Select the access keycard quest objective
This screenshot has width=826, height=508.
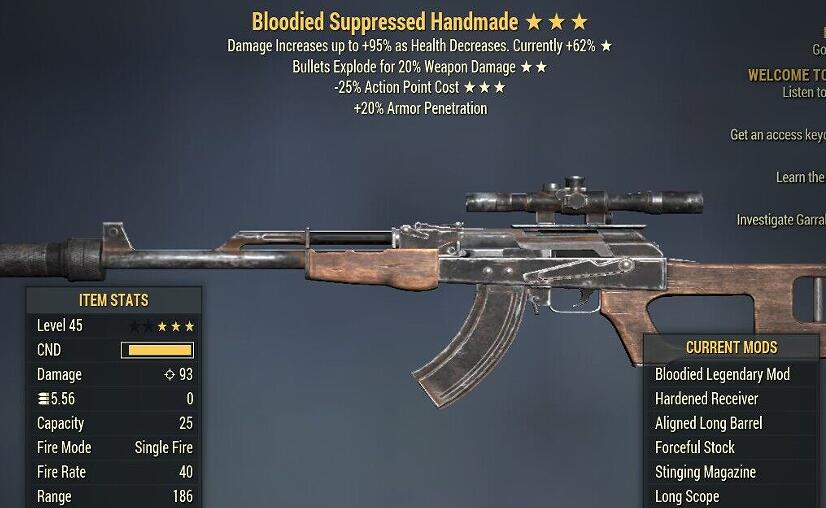tap(778, 135)
